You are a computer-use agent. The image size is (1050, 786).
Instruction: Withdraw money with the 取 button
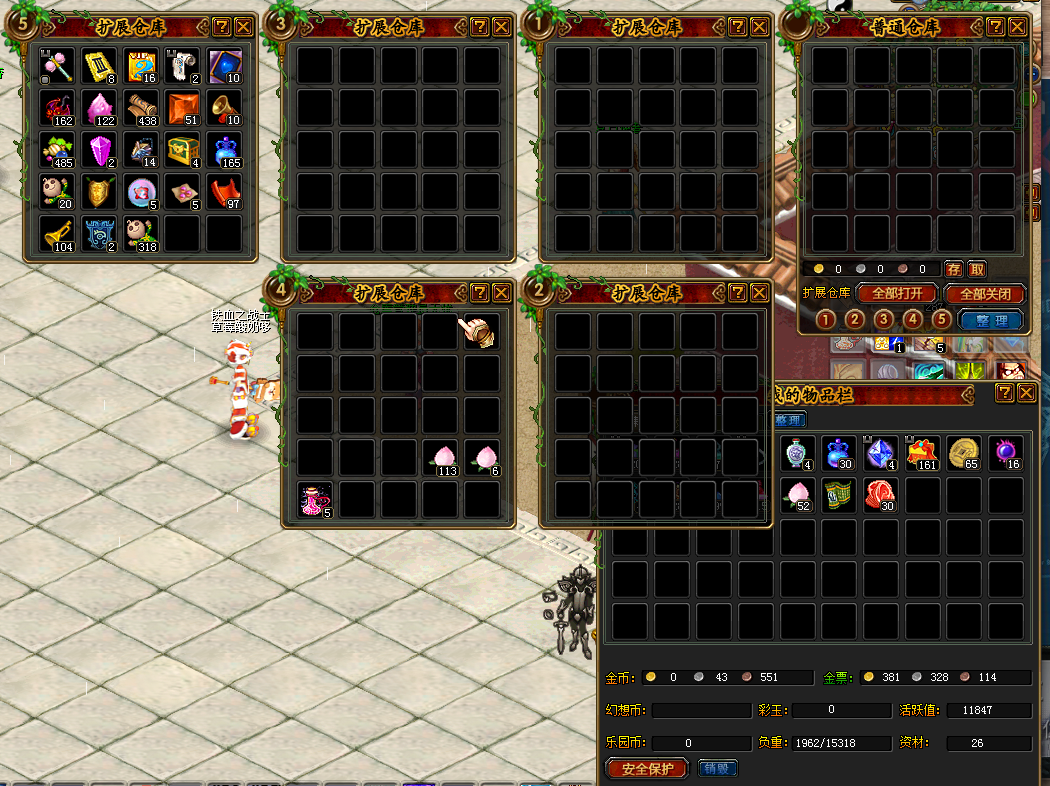[977, 269]
